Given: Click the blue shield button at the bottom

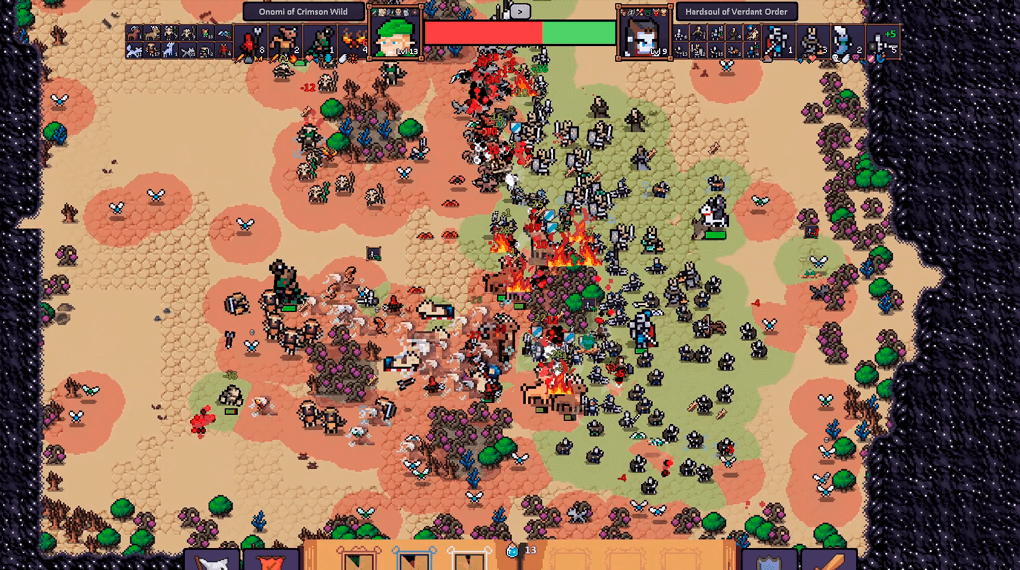Looking at the screenshot, I should (x=769, y=559).
